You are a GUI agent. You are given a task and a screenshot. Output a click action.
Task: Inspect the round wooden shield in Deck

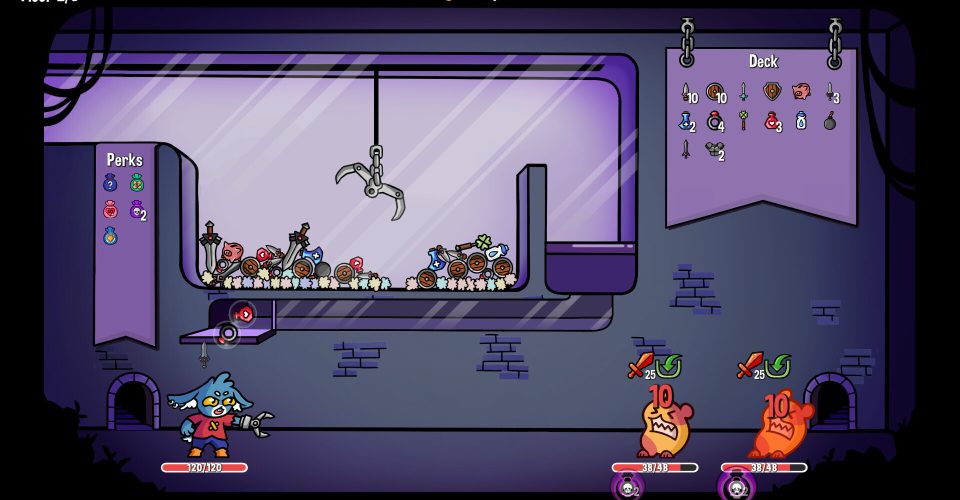point(714,92)
